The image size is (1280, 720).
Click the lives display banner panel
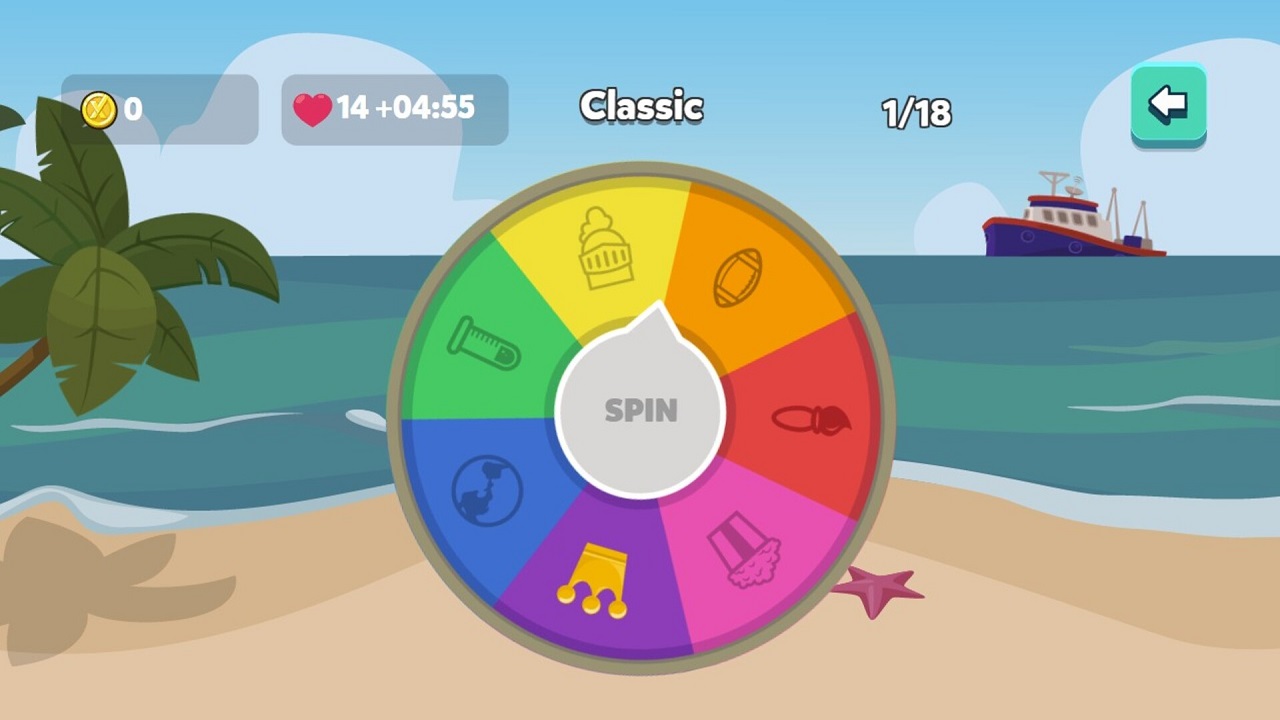pos(394,110)
